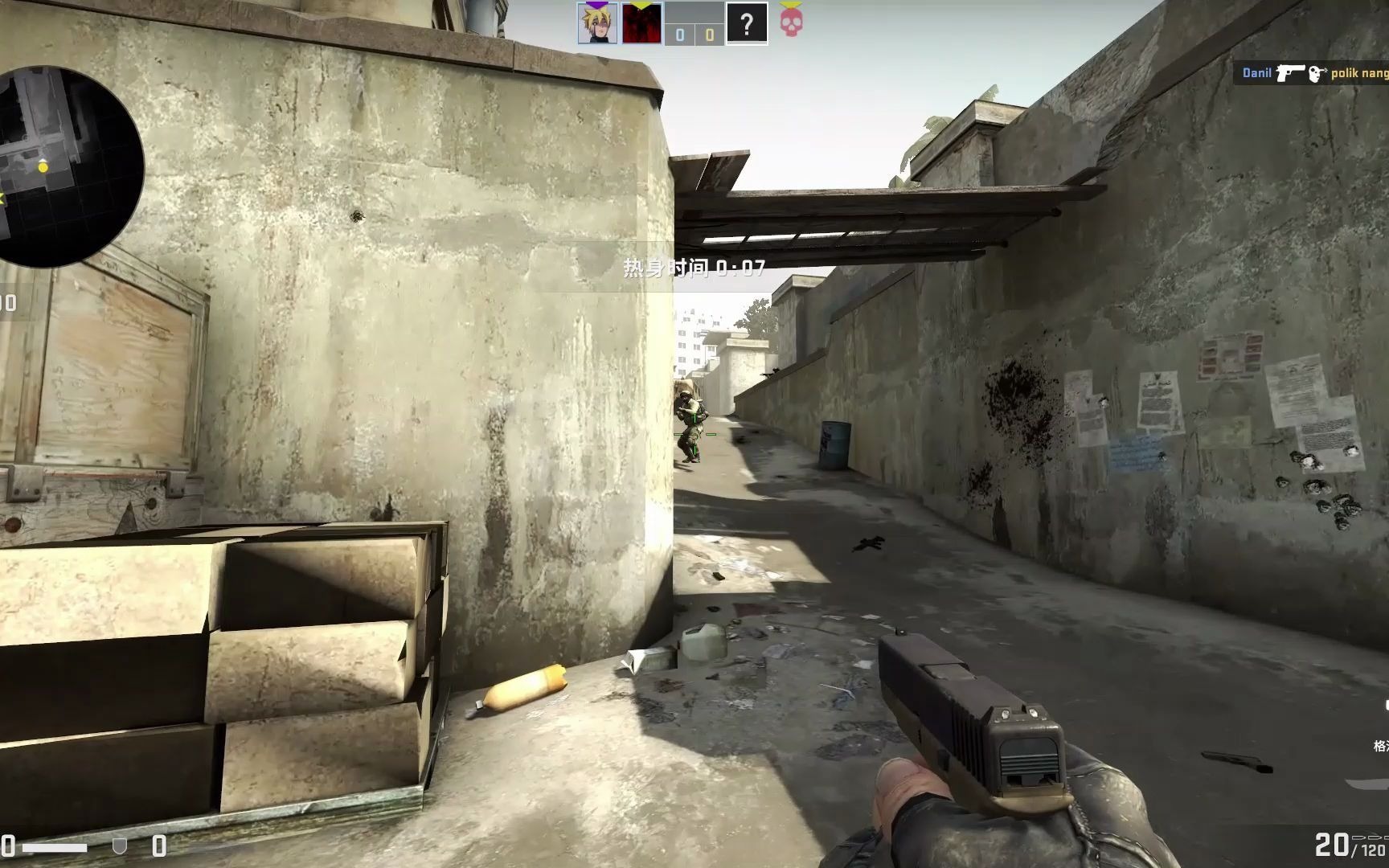Viewport: 1389px width, 868px height.
Task: Click the question mark avatar on scoreboard
Action: 747,23
